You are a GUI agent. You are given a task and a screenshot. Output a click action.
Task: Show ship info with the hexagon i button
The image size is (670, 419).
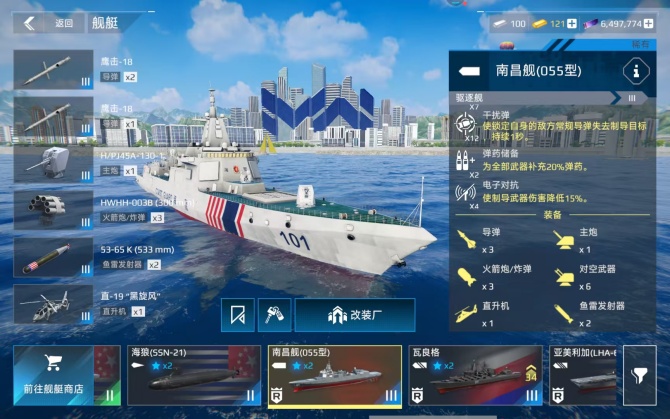click(x=633, y=71)
